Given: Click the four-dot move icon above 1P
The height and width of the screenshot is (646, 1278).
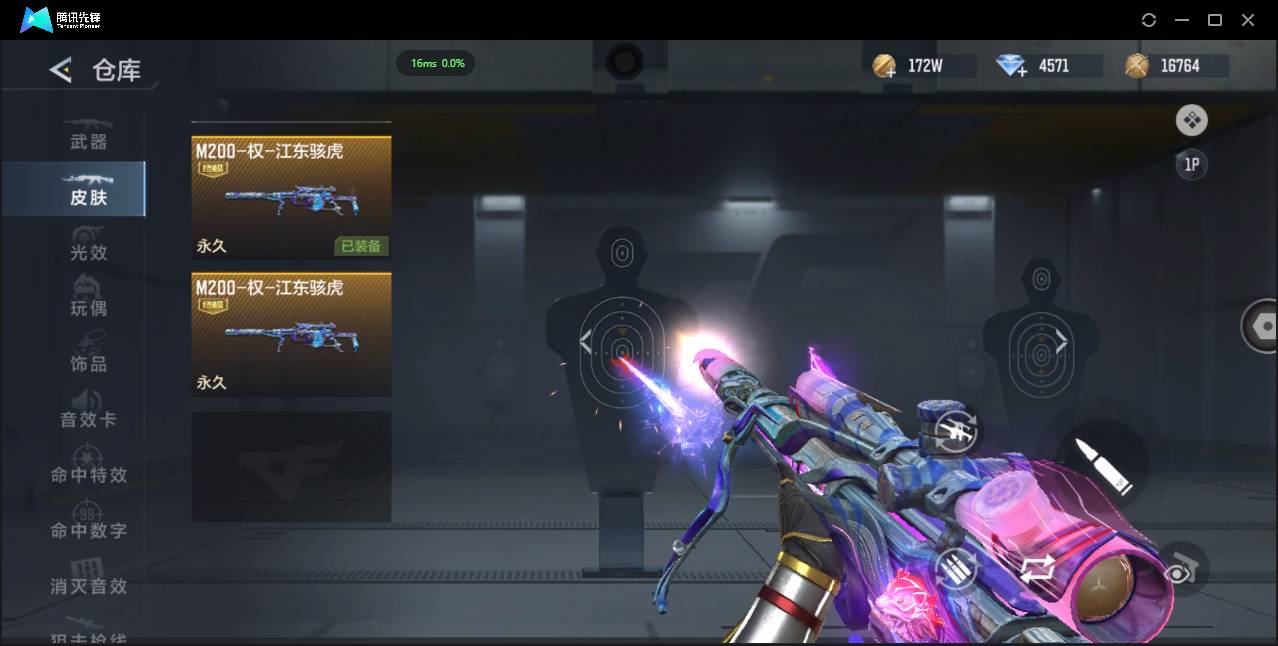Looking at the screenshot, I should click(x=1191, y=121).
